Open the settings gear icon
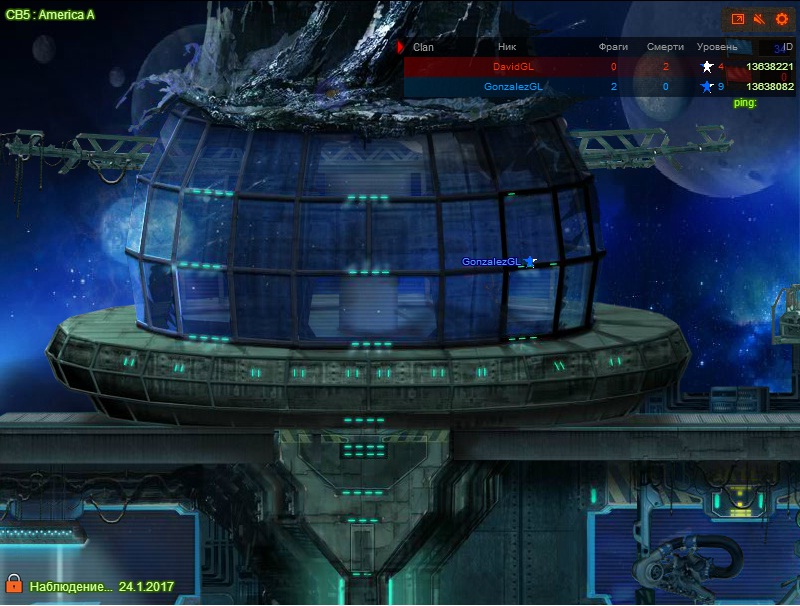 click(782, 19)
